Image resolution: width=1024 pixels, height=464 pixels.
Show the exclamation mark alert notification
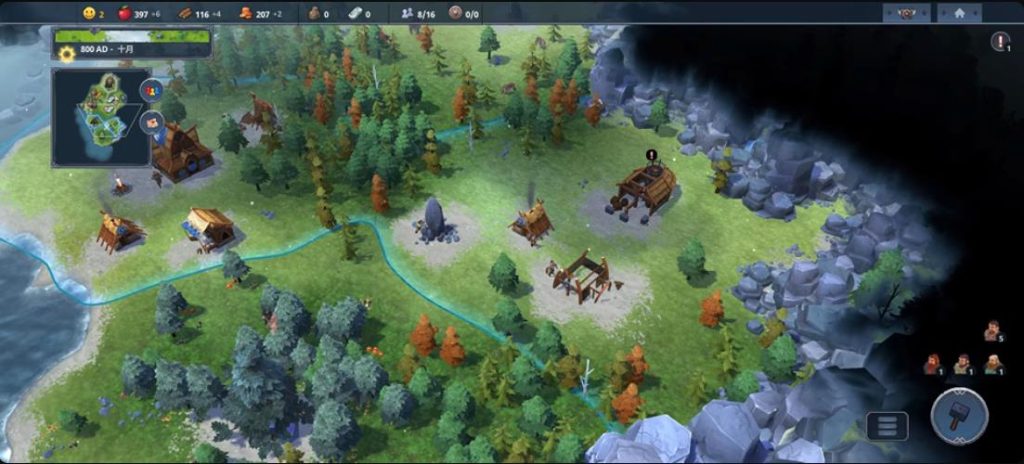point(1000,42)
